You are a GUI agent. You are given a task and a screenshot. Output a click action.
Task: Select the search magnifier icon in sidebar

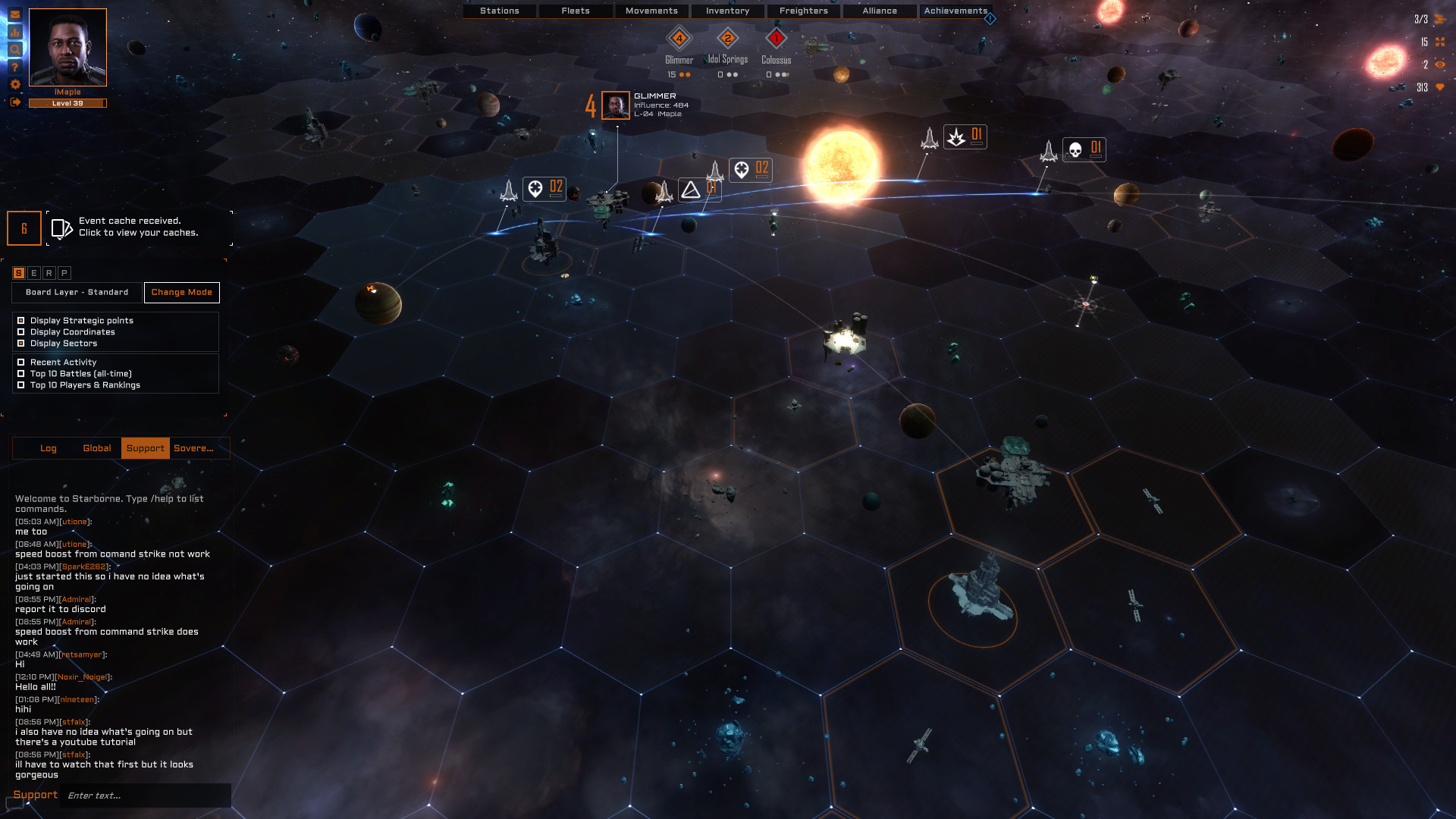tap(15, 50)
